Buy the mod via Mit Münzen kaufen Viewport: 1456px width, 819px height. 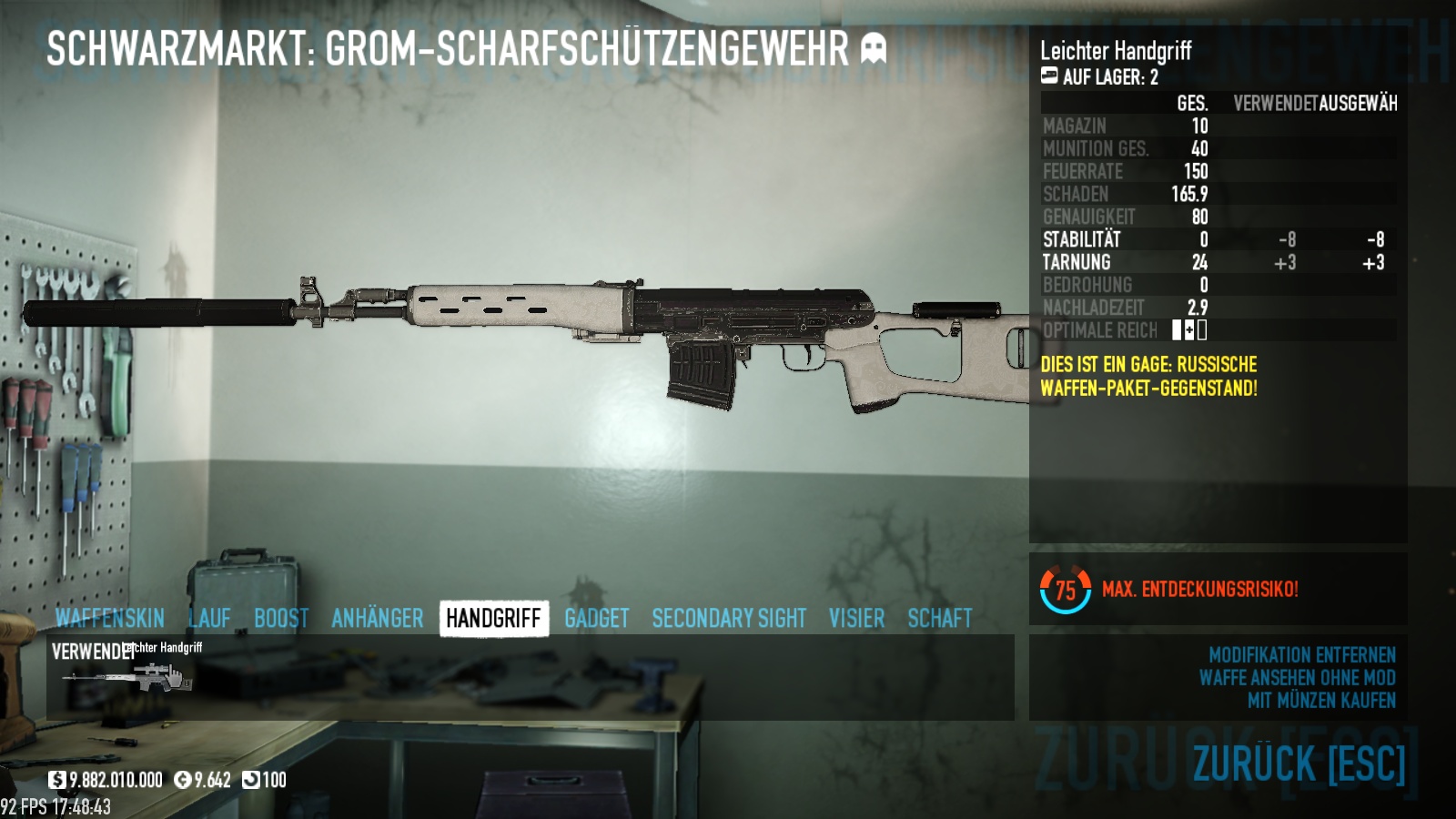[1321, 701]
